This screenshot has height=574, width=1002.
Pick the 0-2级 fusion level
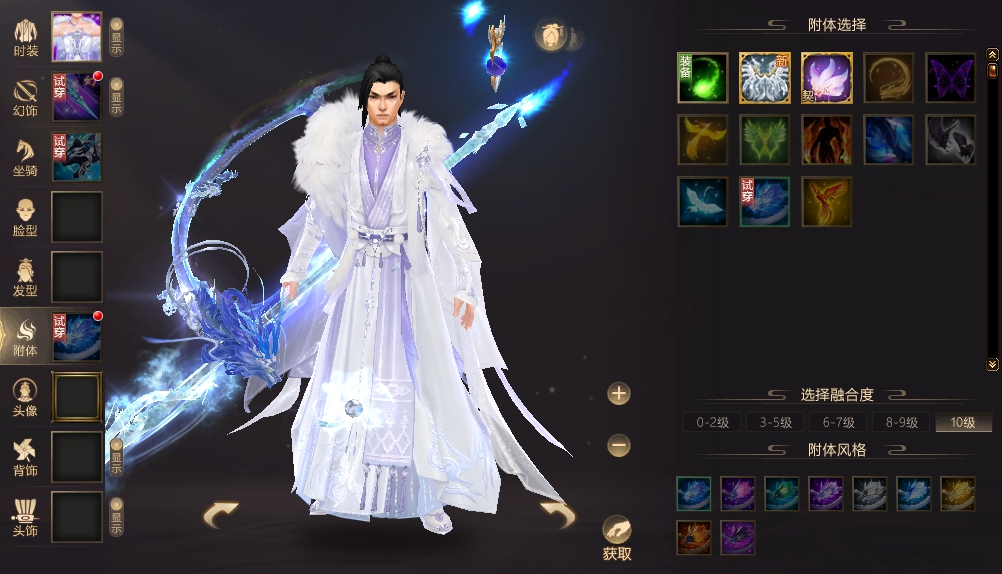pos(714,423)
